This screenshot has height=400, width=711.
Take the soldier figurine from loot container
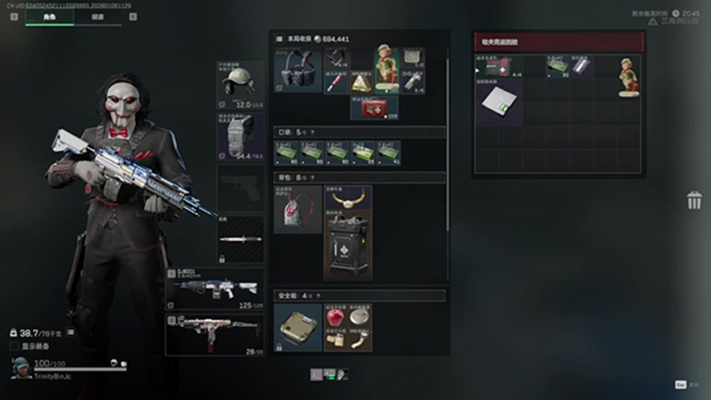(x=626, y=75)
